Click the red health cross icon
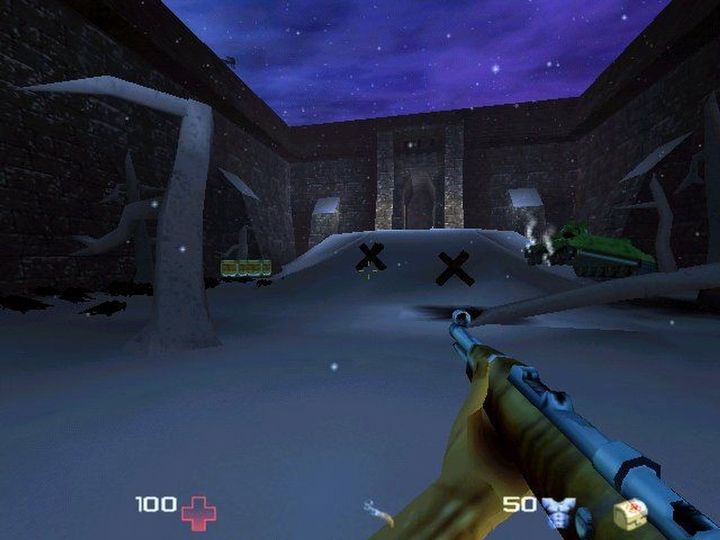The height and width of the screenshot is (540, 720). click(x=198, y=511)
